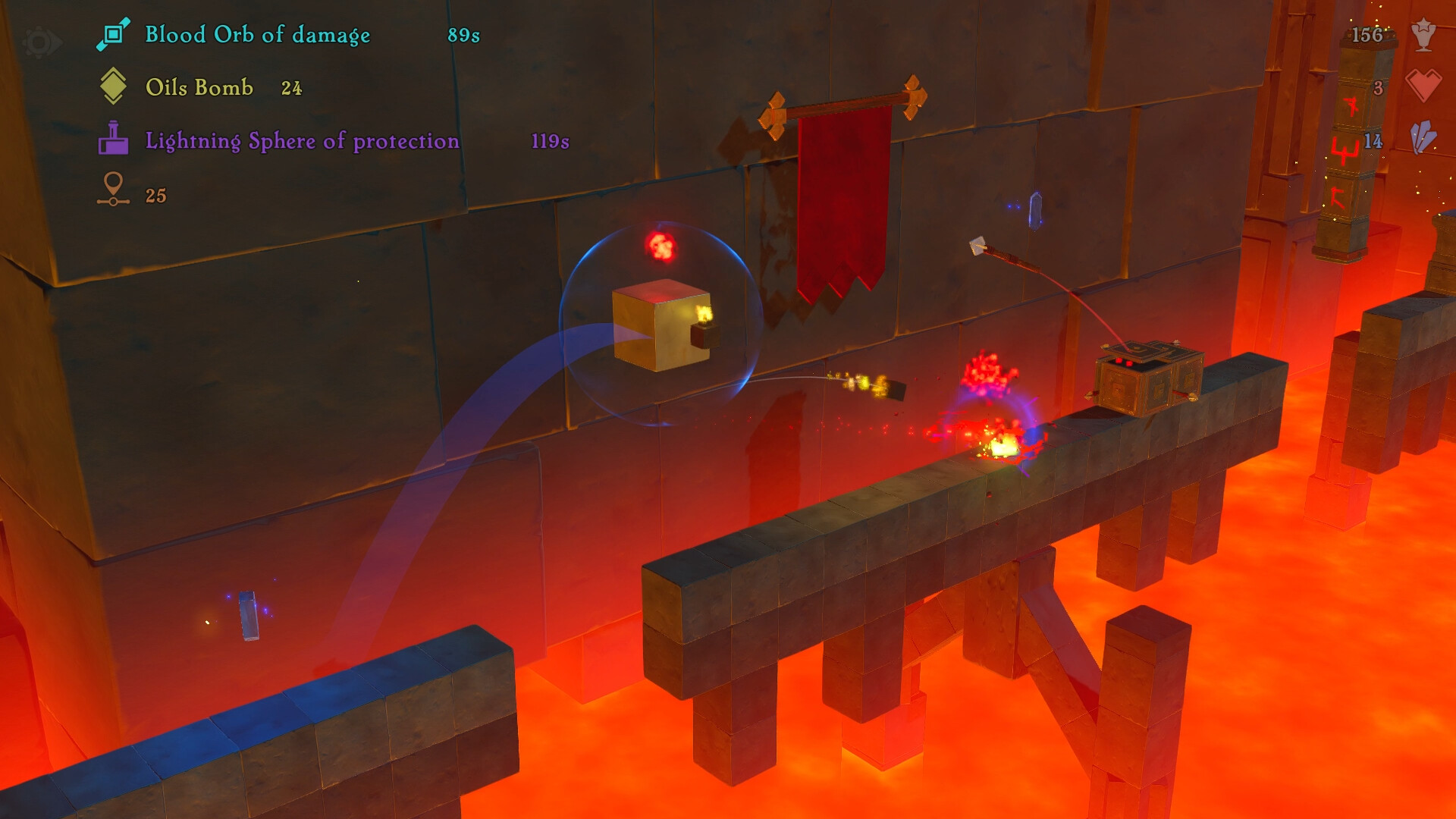Click the Blood Orb of damage label
Image resolution: width=1456 pixels, height=819 pixels.
click(x=258, y=35)
